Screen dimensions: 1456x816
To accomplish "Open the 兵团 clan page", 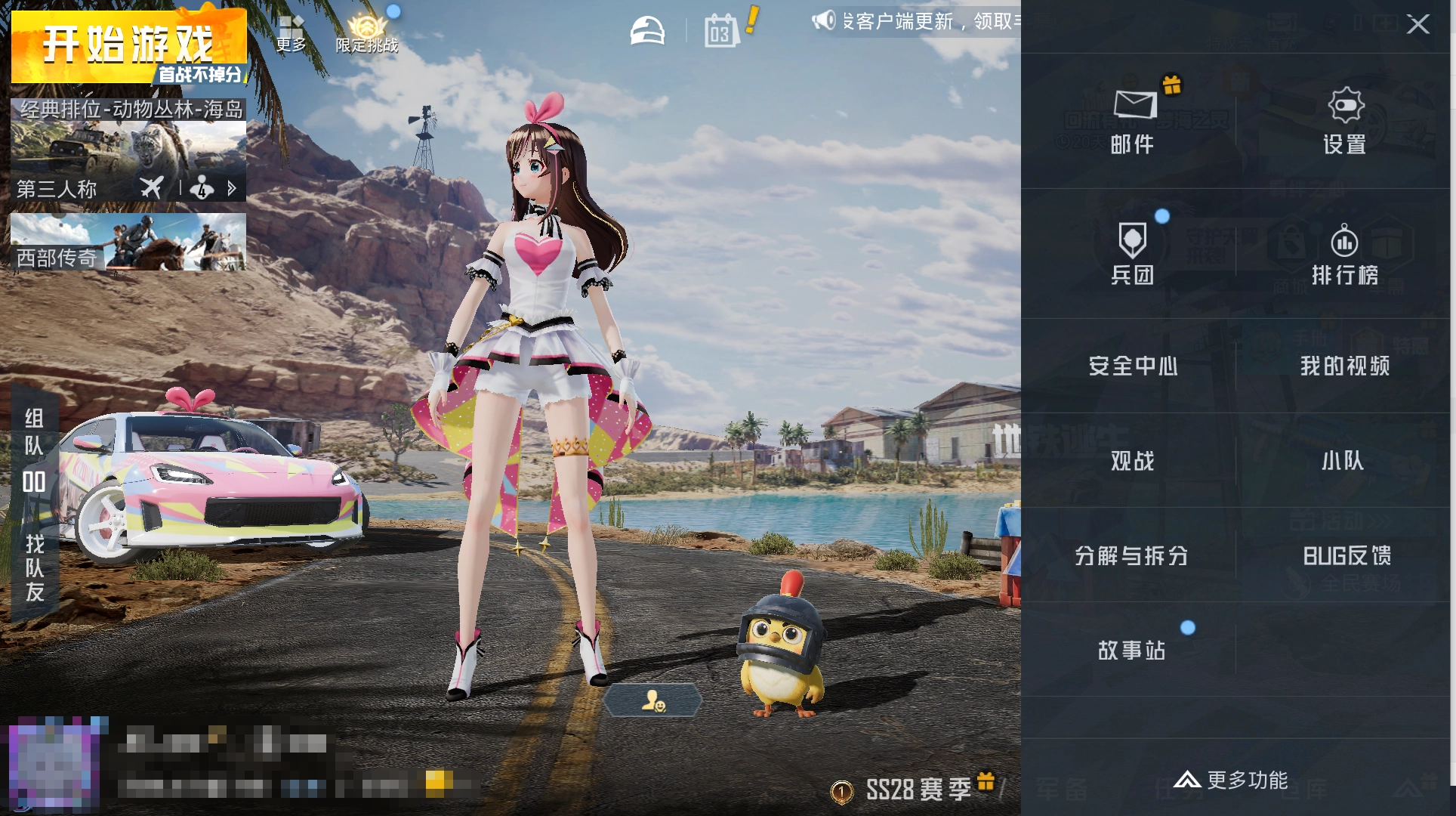I will click(1132, 253).
